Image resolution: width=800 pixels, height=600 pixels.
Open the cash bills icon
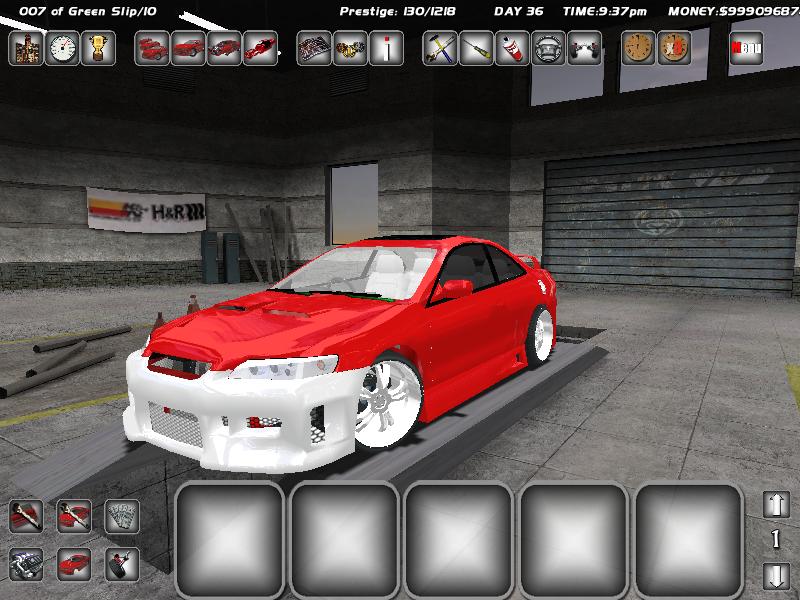click(122, 516)
